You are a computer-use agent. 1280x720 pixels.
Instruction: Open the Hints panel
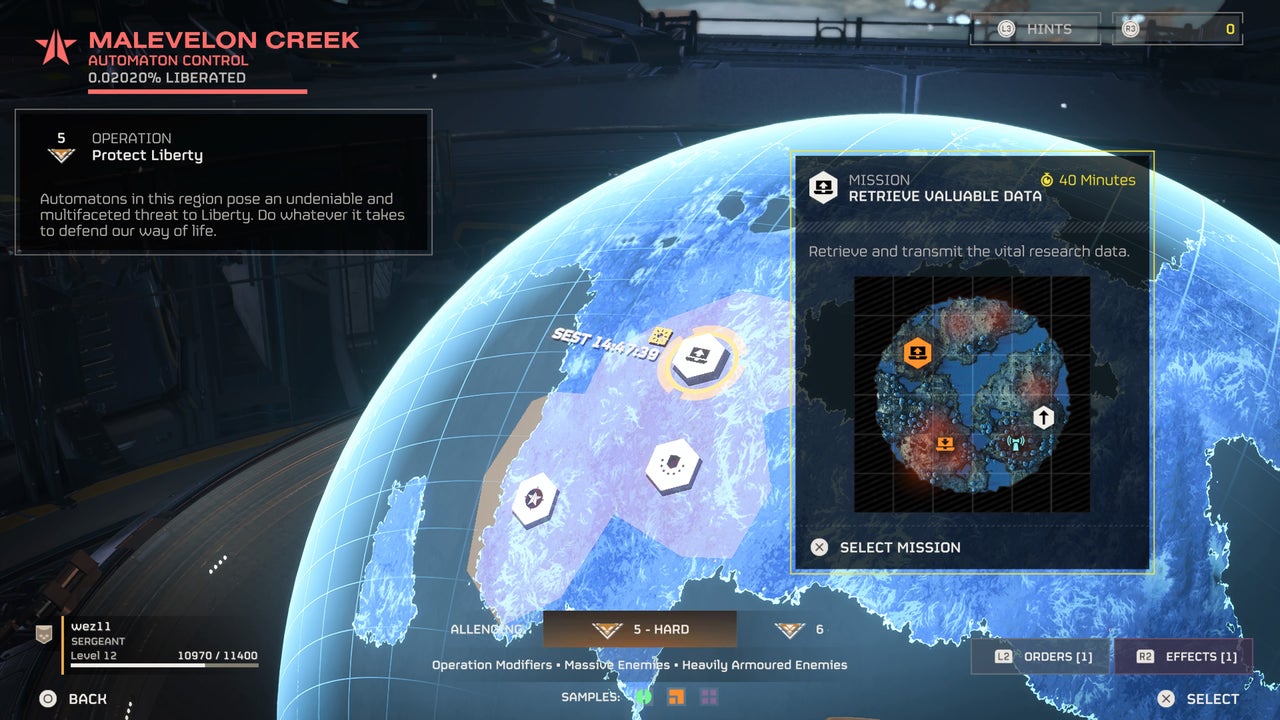point(1035,29)
